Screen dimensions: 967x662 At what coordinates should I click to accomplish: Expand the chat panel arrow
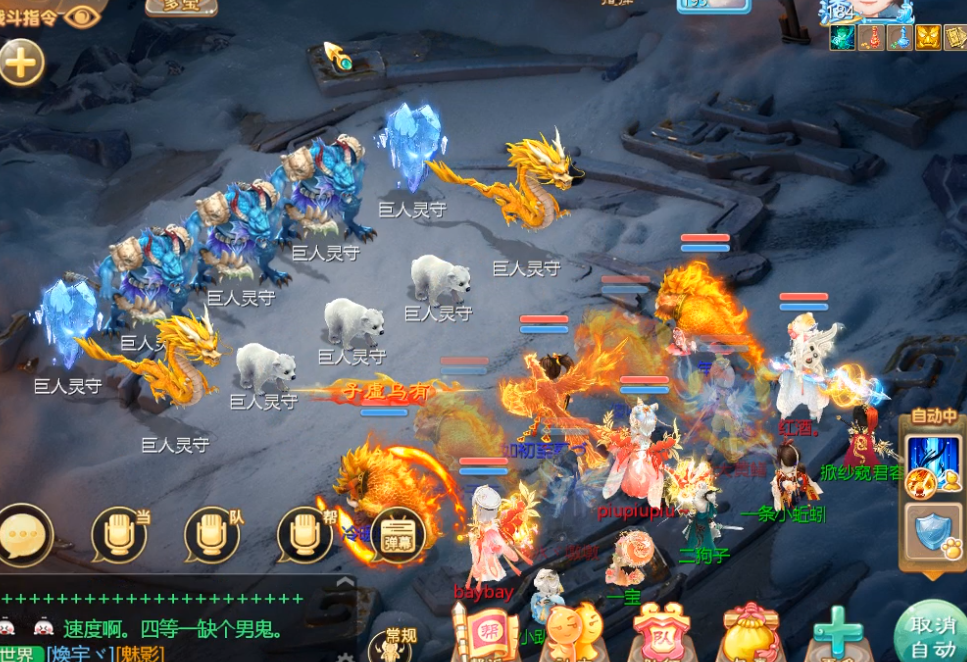[344, 582]
